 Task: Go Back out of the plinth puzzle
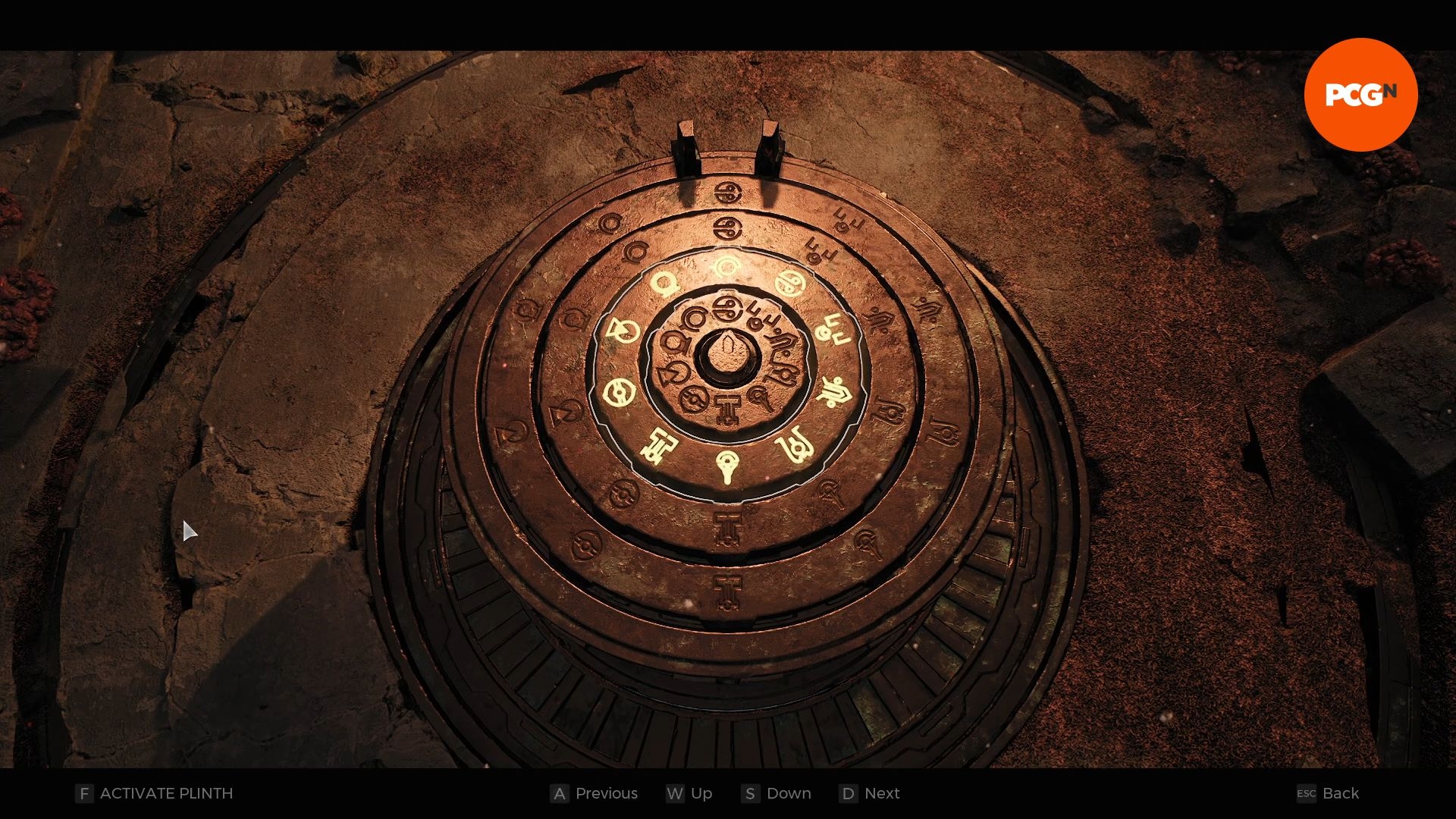point(1328,793)
